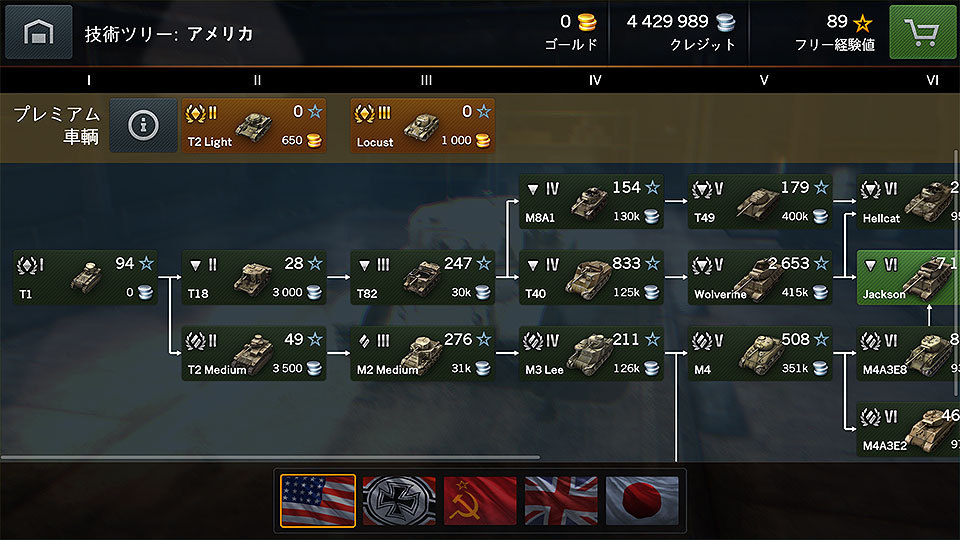Select the T49 tank node
This screenshot has height=540, width=960.
coord(760,202)
